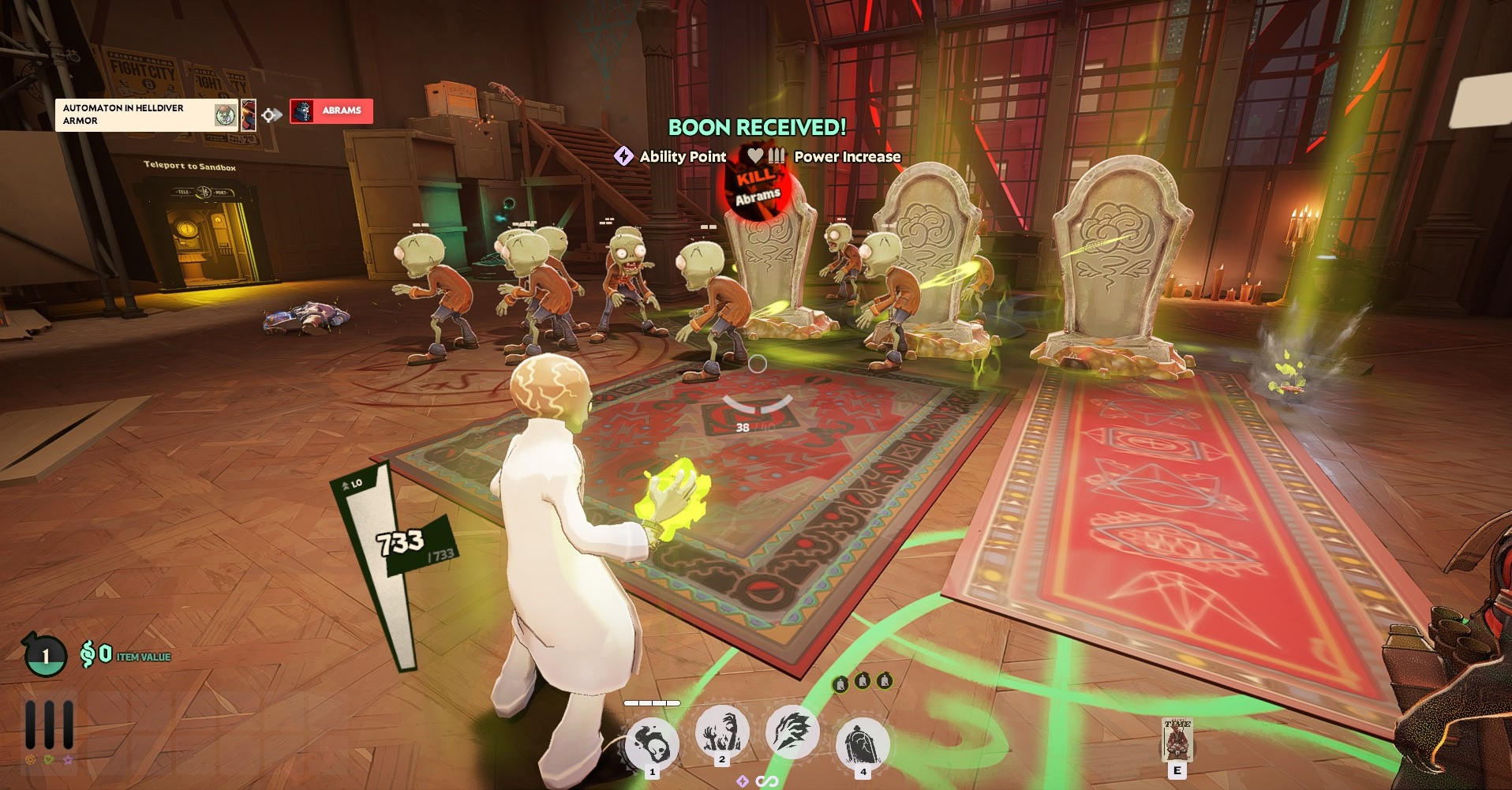This screenshot has width=1512, height=790.
Task: Trigger the clawed hand ability
Action: 792,732
